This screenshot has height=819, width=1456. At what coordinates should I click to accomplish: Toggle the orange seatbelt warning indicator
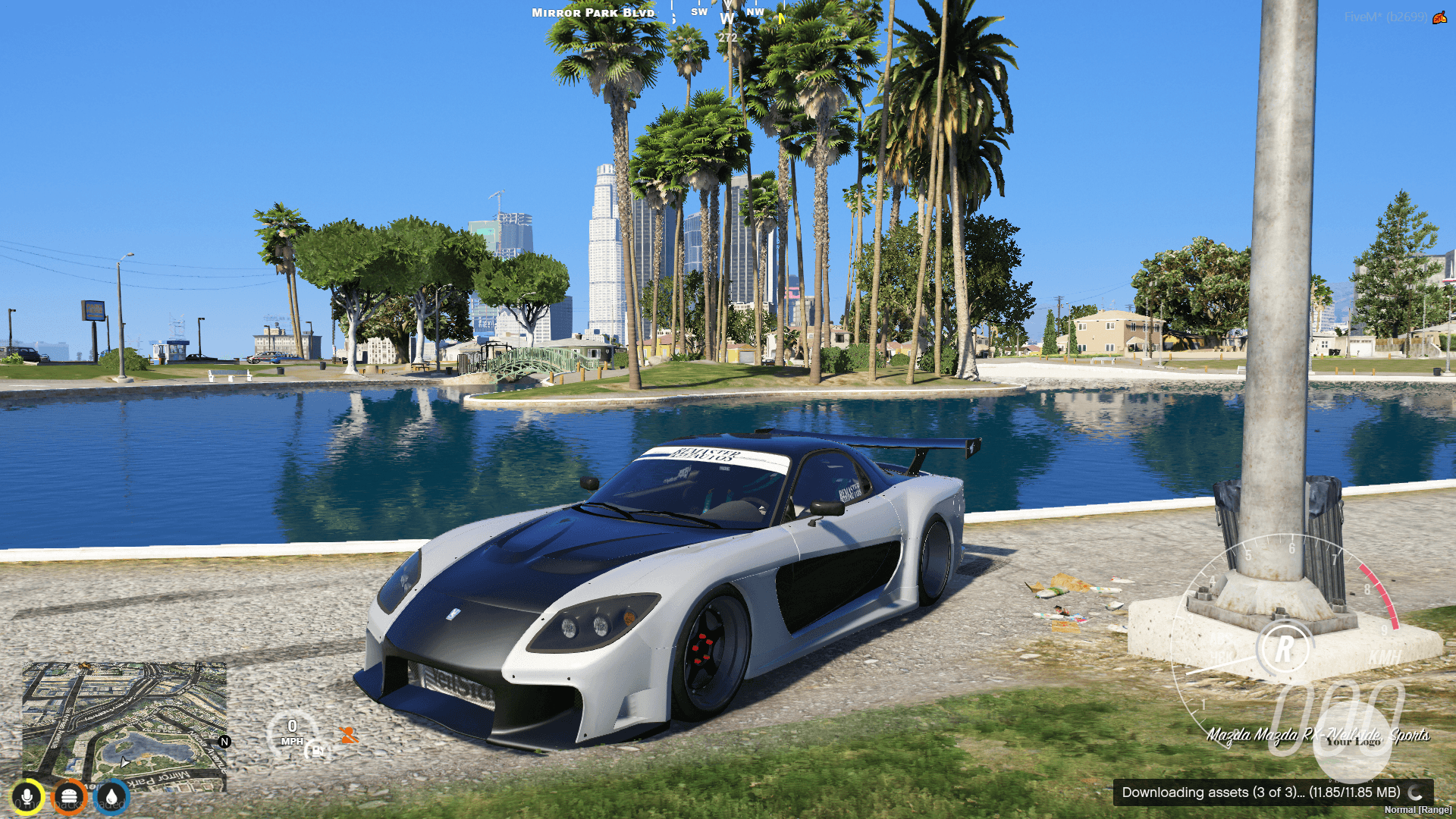tap(349, 736)
